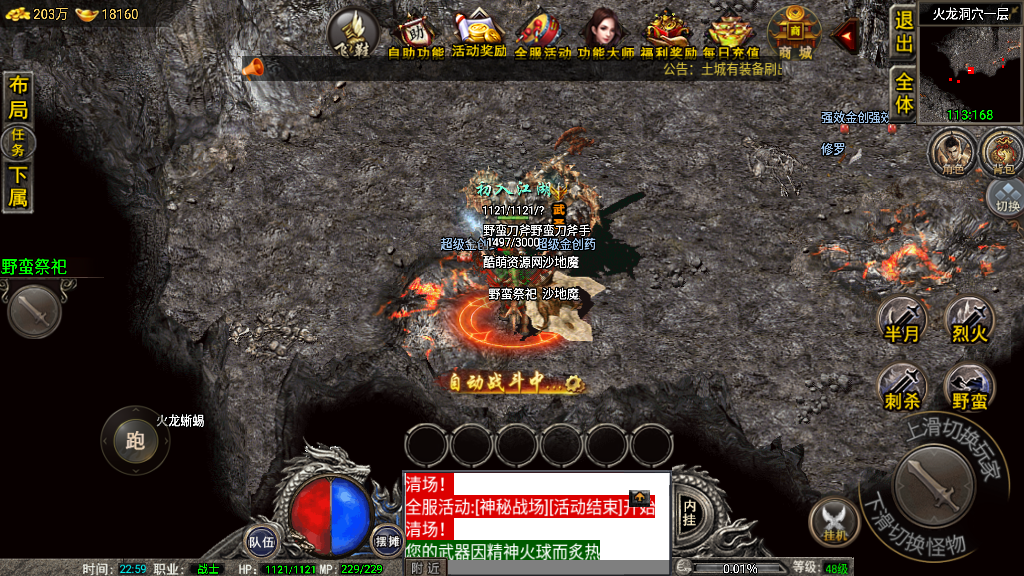Open the 下属 subordinates panel
This screenshot has width=1024, height=576.
tap(18, 187)
